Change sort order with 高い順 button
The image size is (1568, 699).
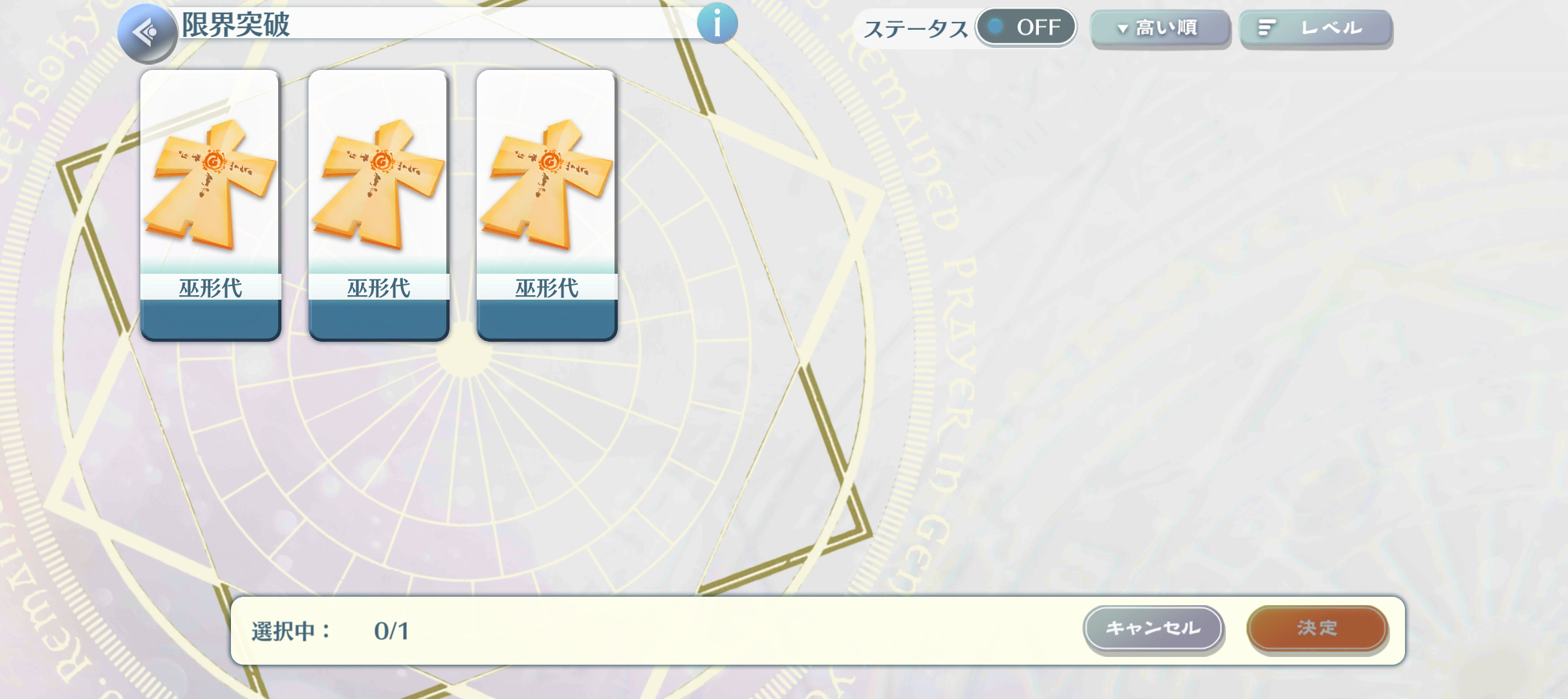point(1159,28)
